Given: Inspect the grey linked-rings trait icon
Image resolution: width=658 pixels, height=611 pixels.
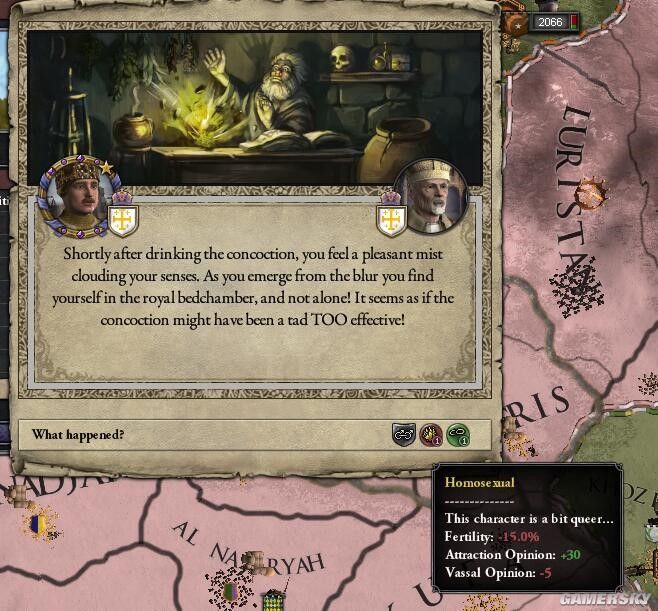Looking at the screenshot, I should [x=403, y=435].
